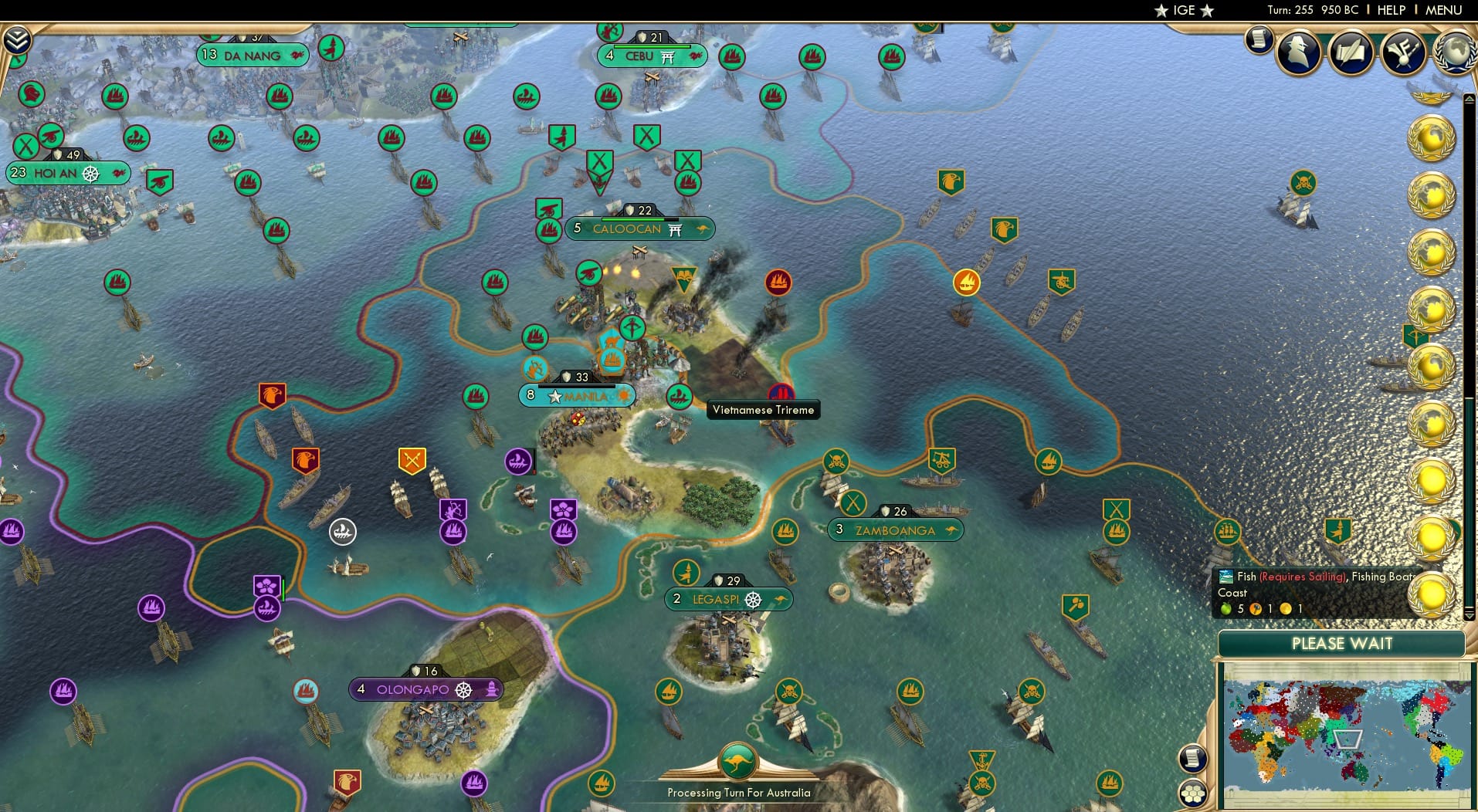Toggle strategic view with the hexagon icon
Image resolution: width=1478 pixels, height=812 pixels.
point(1195,791)
